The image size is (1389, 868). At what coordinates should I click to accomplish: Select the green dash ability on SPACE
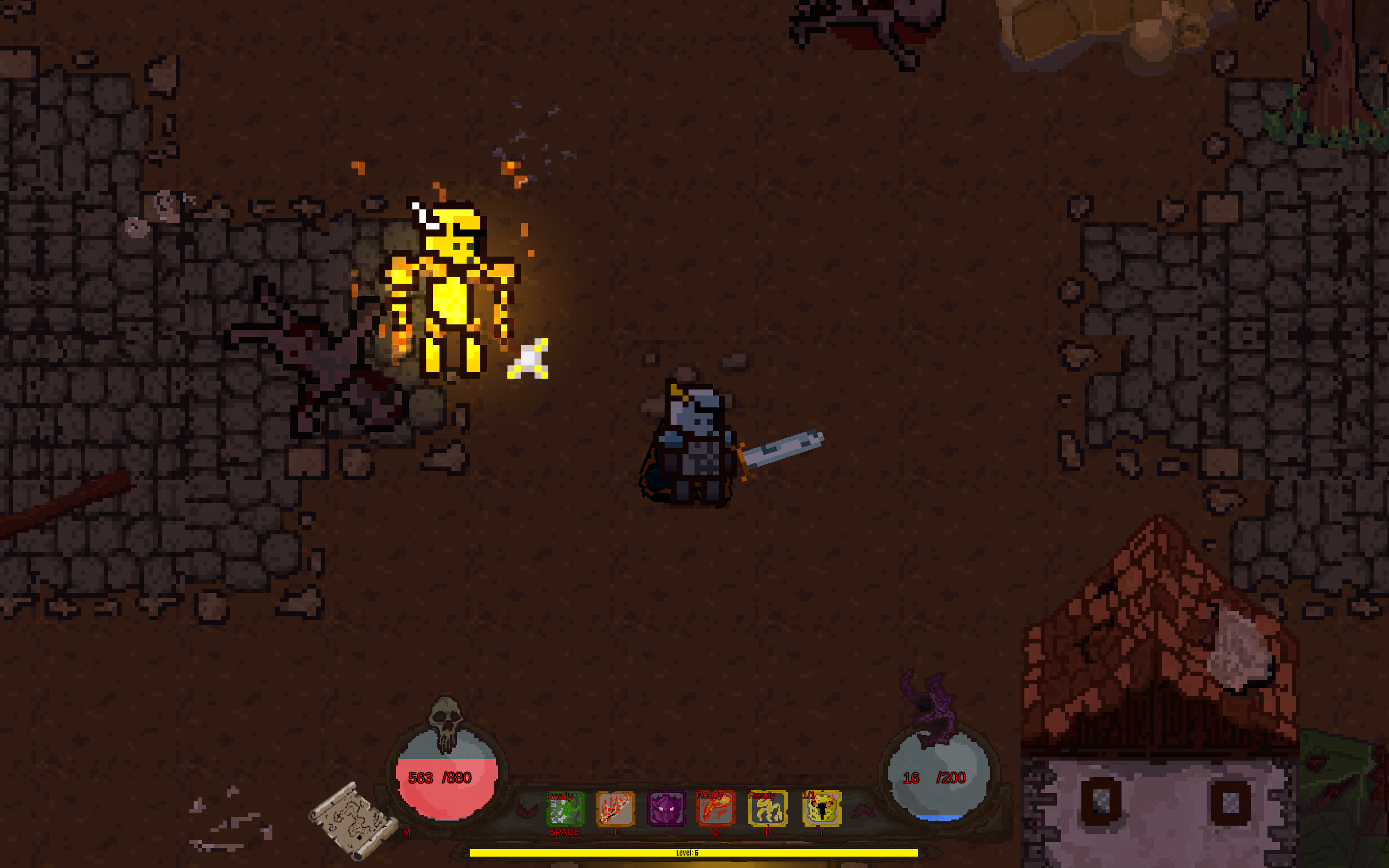point(564,809)
